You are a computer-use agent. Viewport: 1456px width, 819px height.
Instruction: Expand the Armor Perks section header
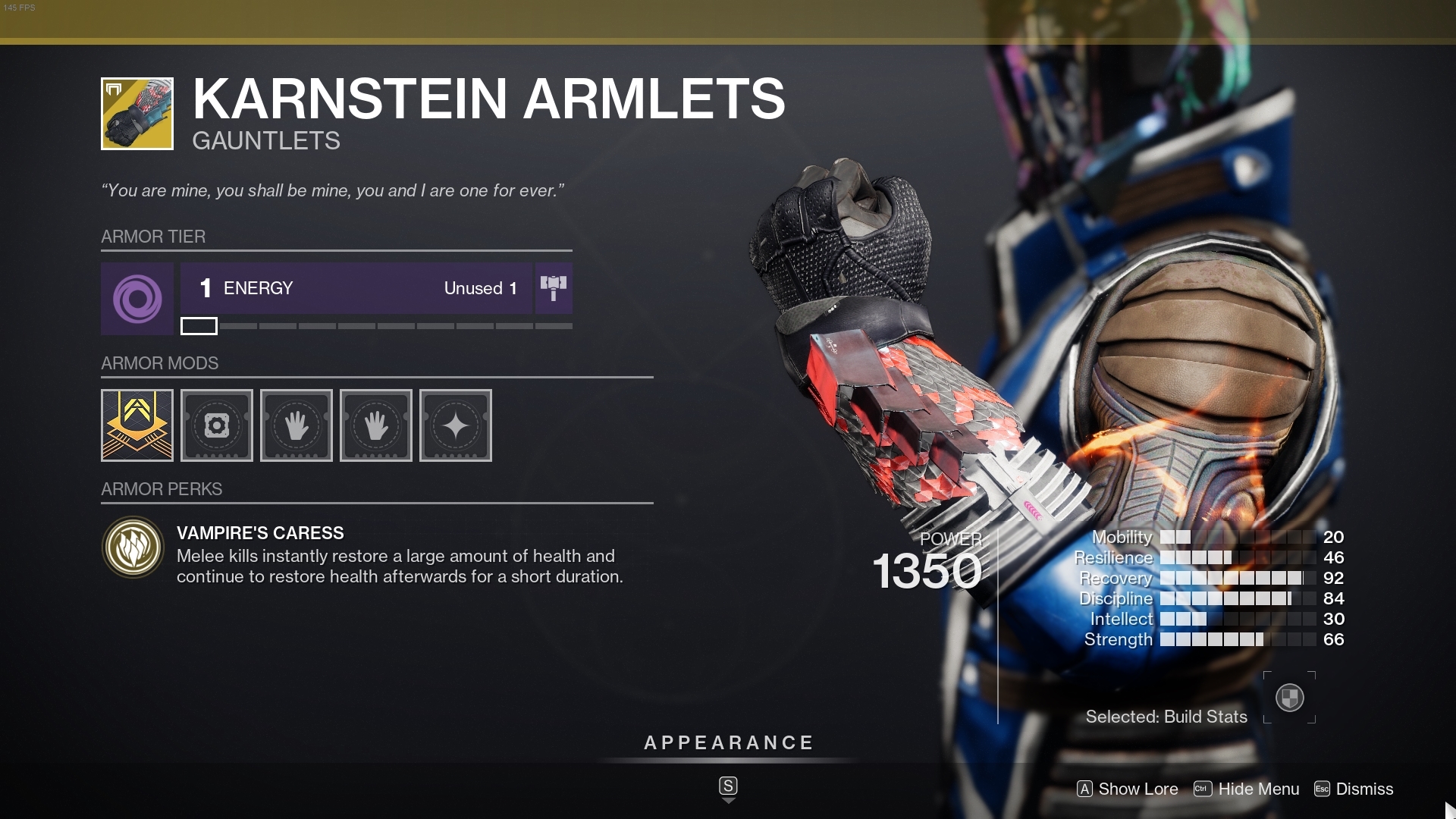pos(162,489)
